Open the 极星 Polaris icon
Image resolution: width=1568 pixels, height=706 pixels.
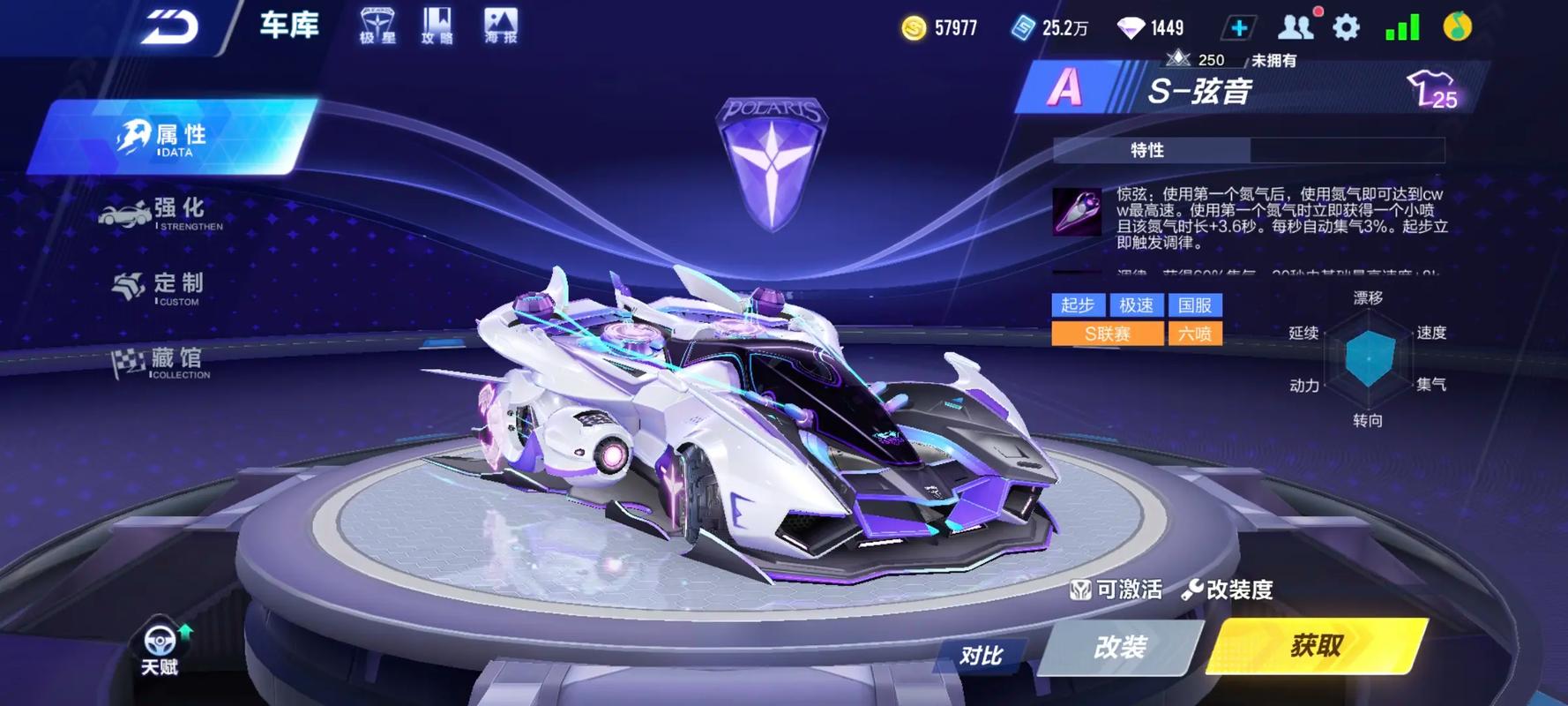(377, 26)
